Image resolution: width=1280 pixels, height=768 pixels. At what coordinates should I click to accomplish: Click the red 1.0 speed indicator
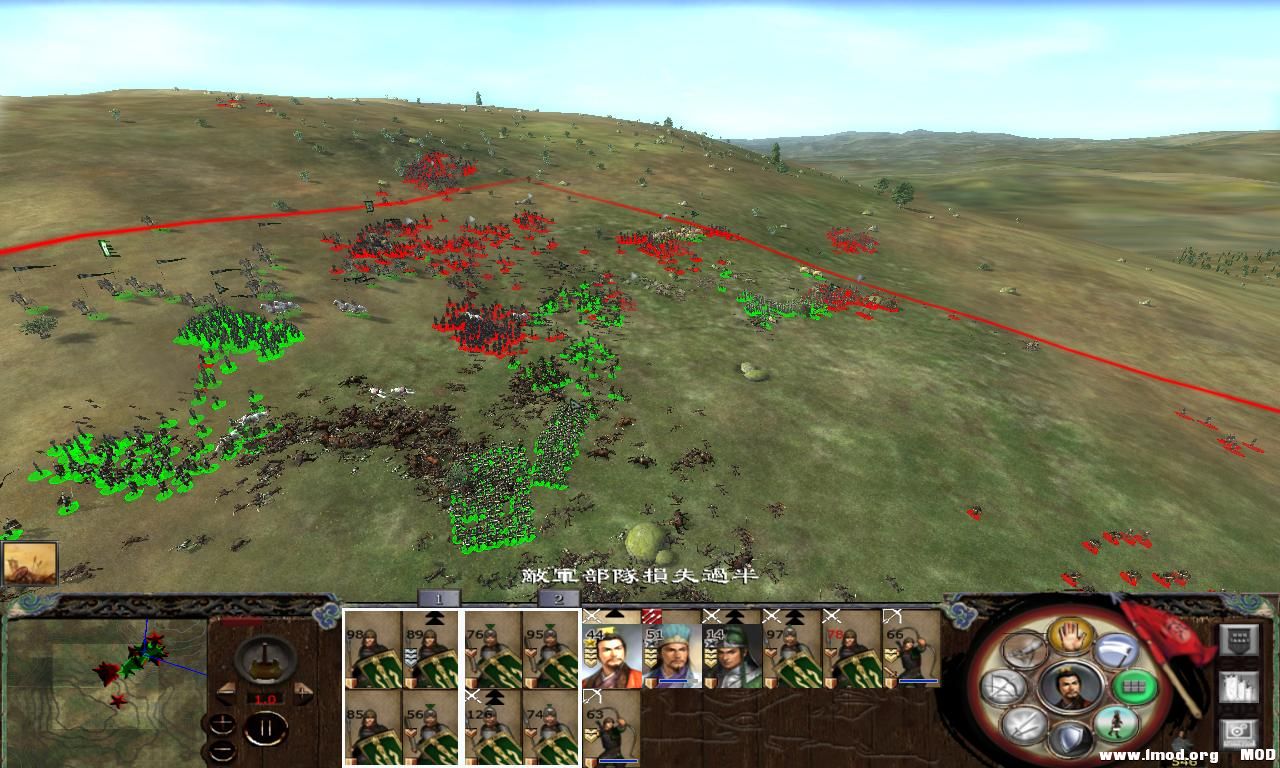point(265,698)
